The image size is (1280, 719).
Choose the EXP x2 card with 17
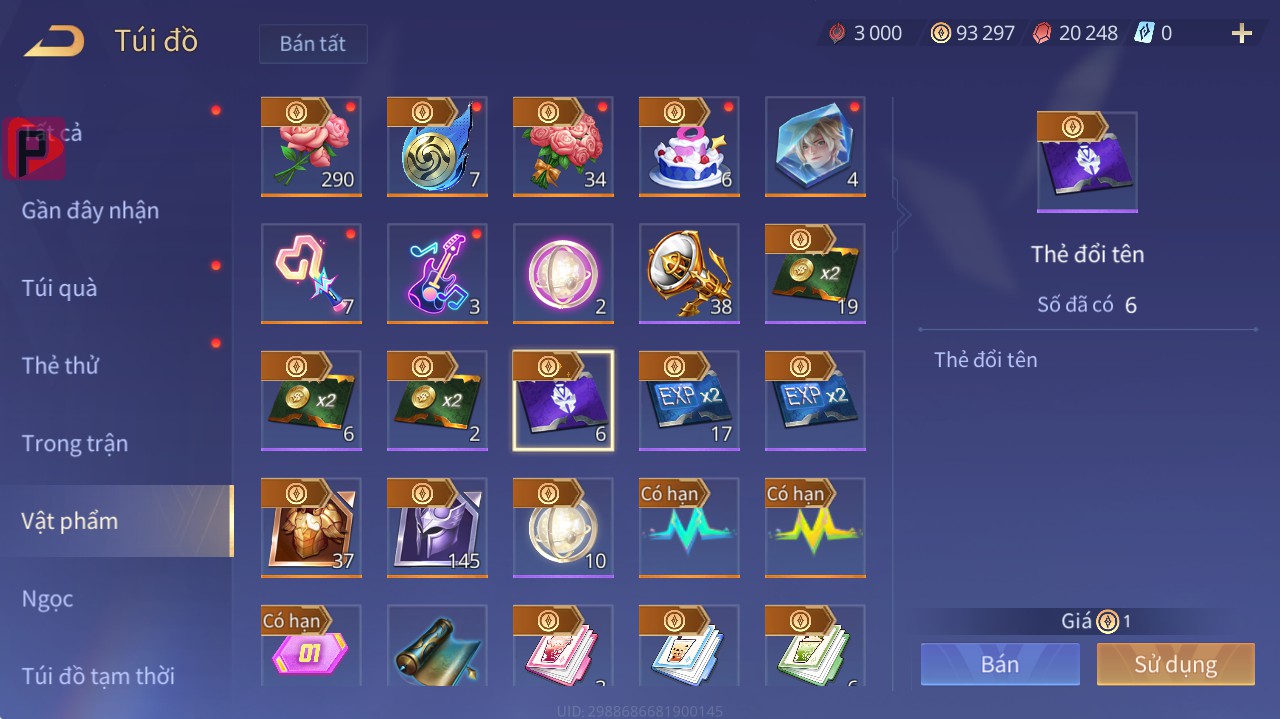pyautogui.click(x=689, y=400)
